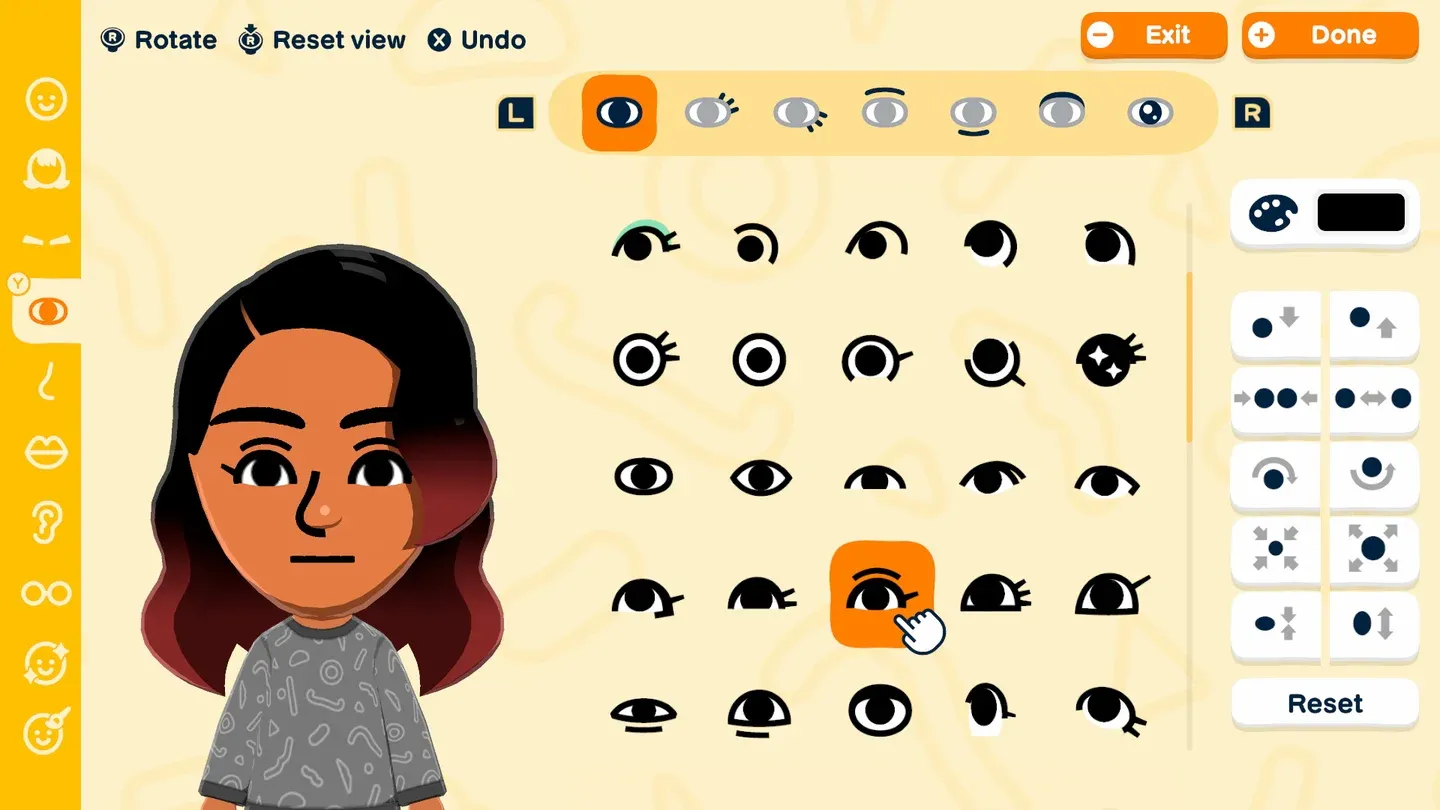Select the rightmost eye style tab

(x=1151, y=112)
